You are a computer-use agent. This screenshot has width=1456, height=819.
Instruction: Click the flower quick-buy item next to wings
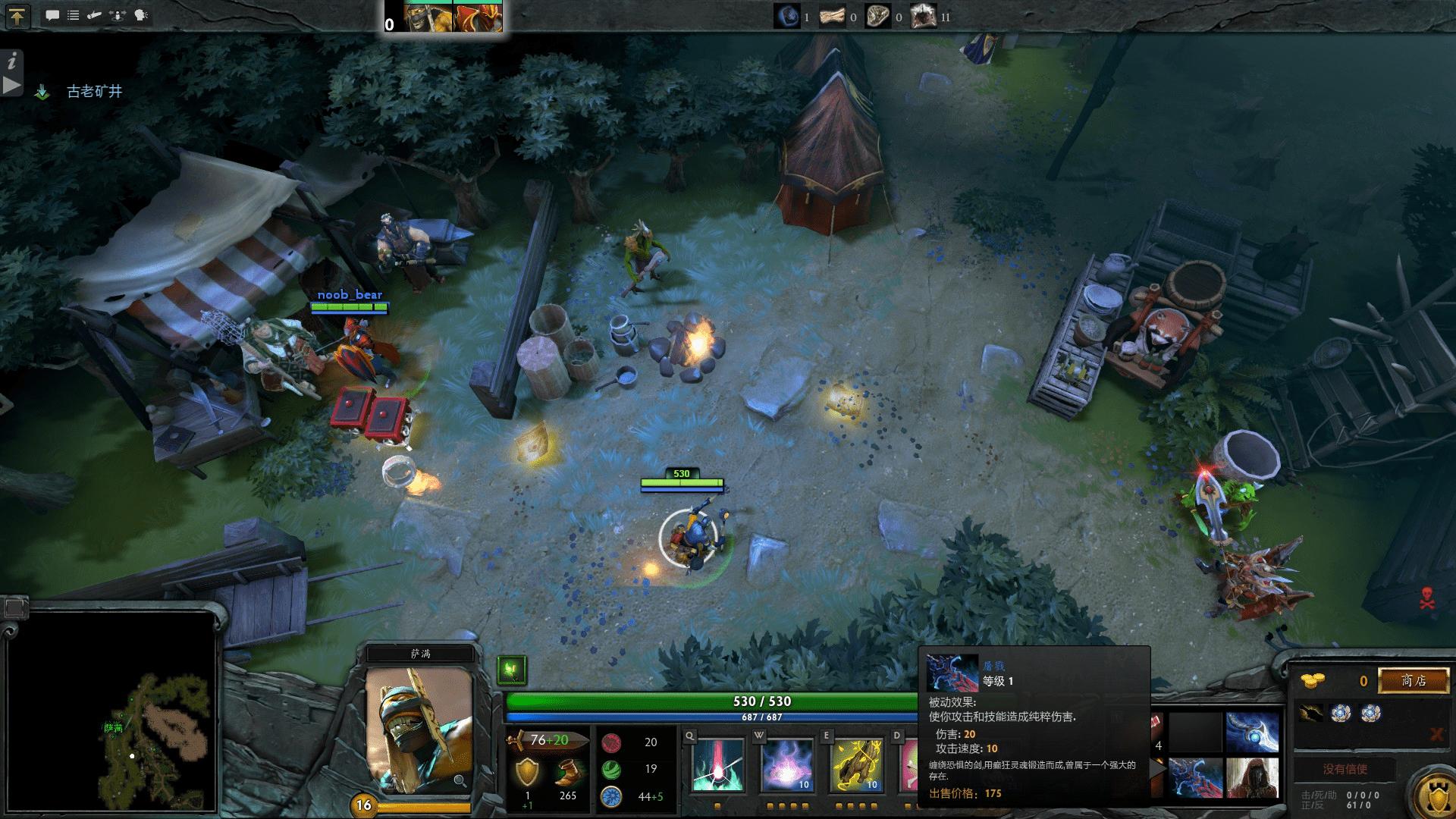(x=1342, y=713)
